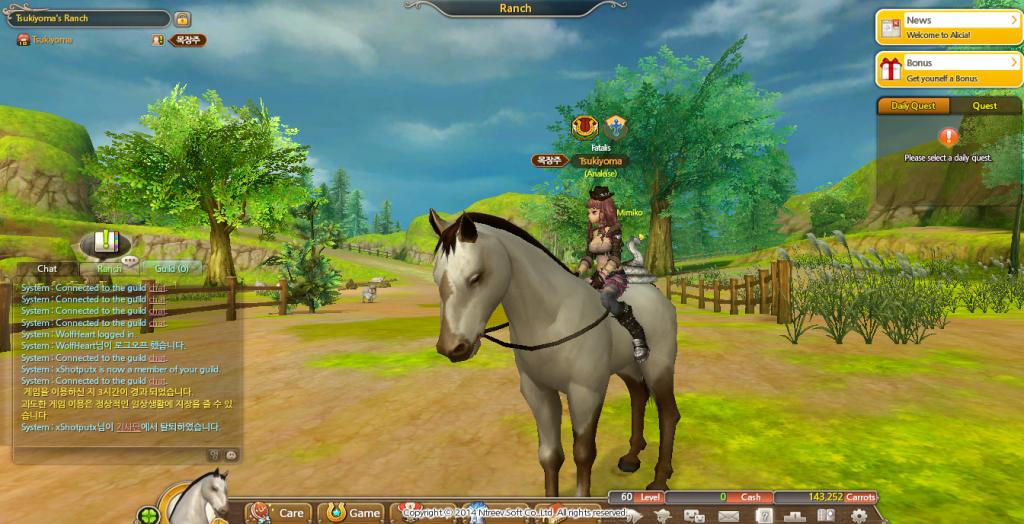Screen dimensions: 1024x524
Task: Click the last guild chat link
Action: [x=158, y=381]
